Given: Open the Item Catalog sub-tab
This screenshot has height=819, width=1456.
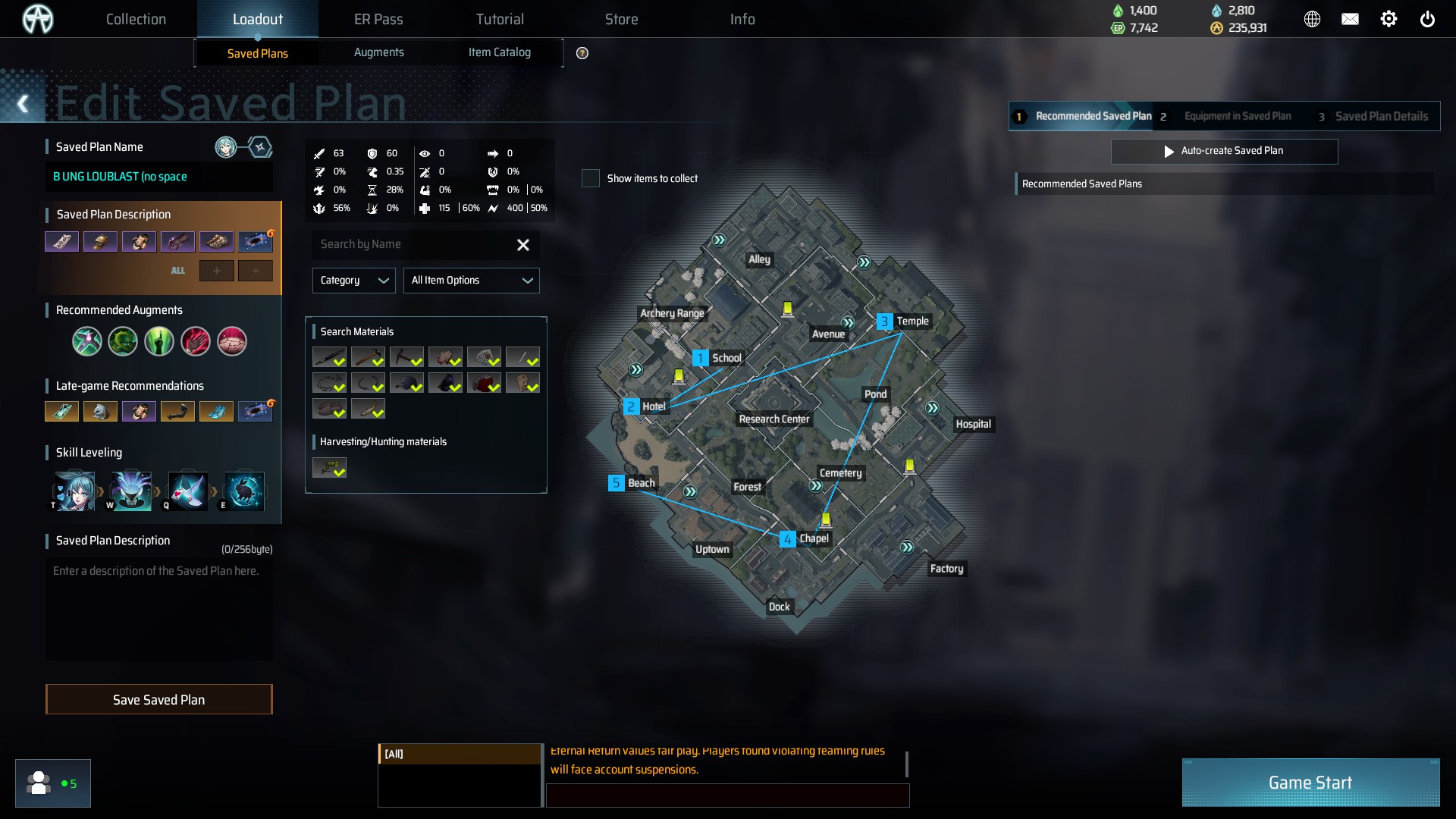Looking at the screenshot, I should [499, 52].
